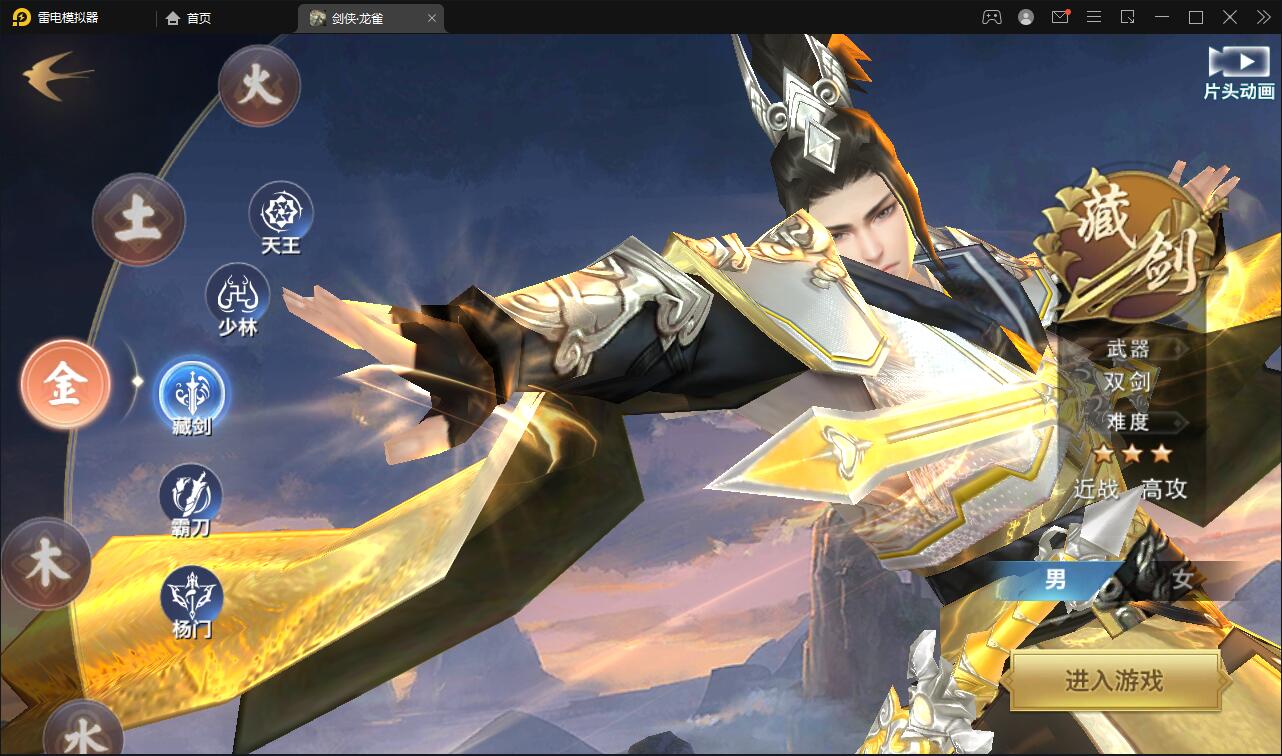Switch to the 首页 home tab
This screenshot has height=756, width=1282.
pos(186,17)
